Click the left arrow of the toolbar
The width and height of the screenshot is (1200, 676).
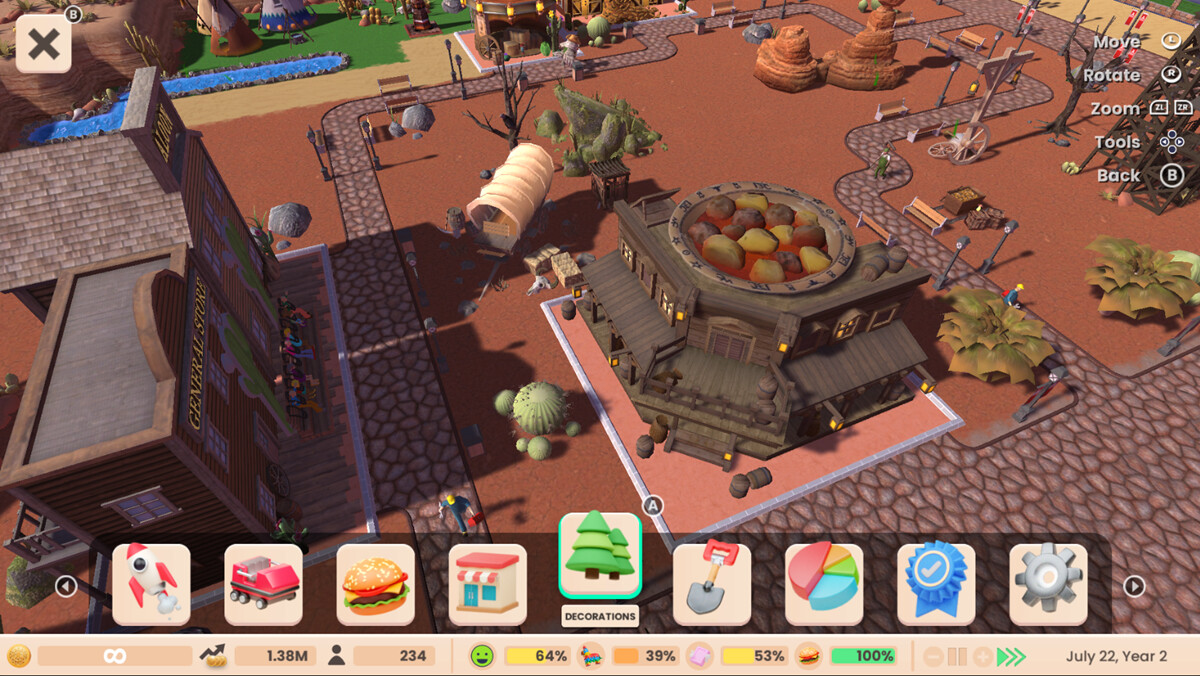point(66,586)
